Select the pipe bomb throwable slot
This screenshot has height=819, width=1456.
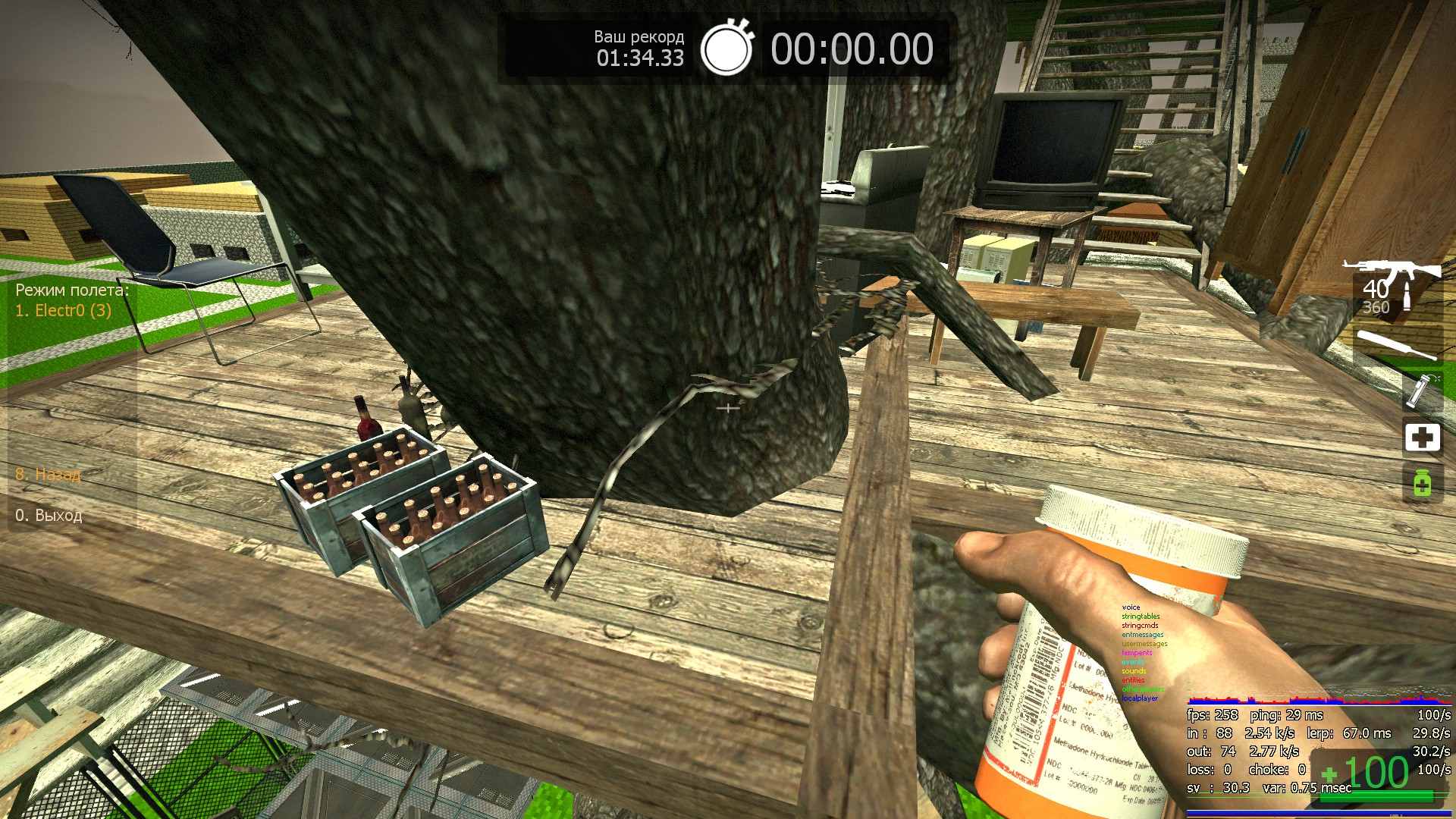click(1418, 390)
